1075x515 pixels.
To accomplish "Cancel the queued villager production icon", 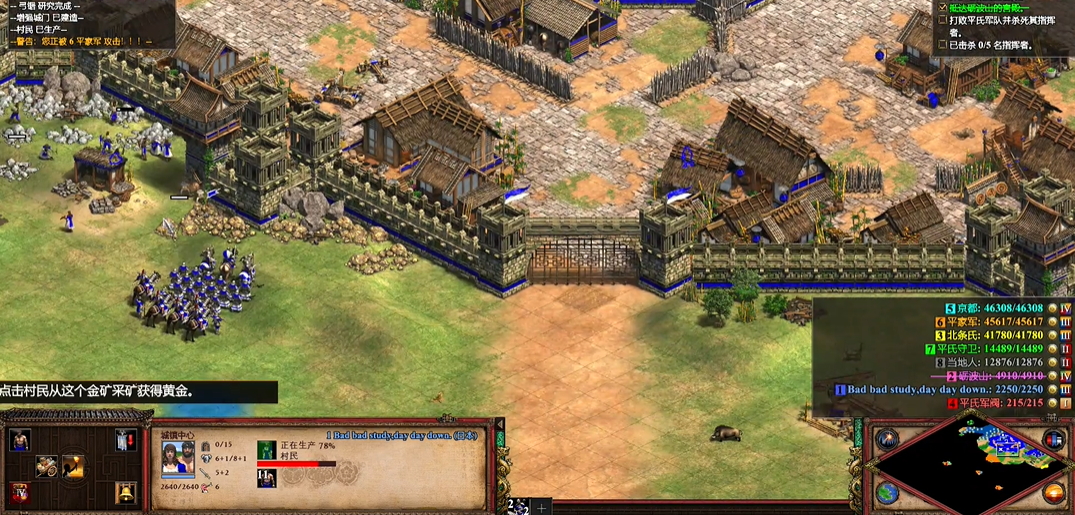I will 266,450.
